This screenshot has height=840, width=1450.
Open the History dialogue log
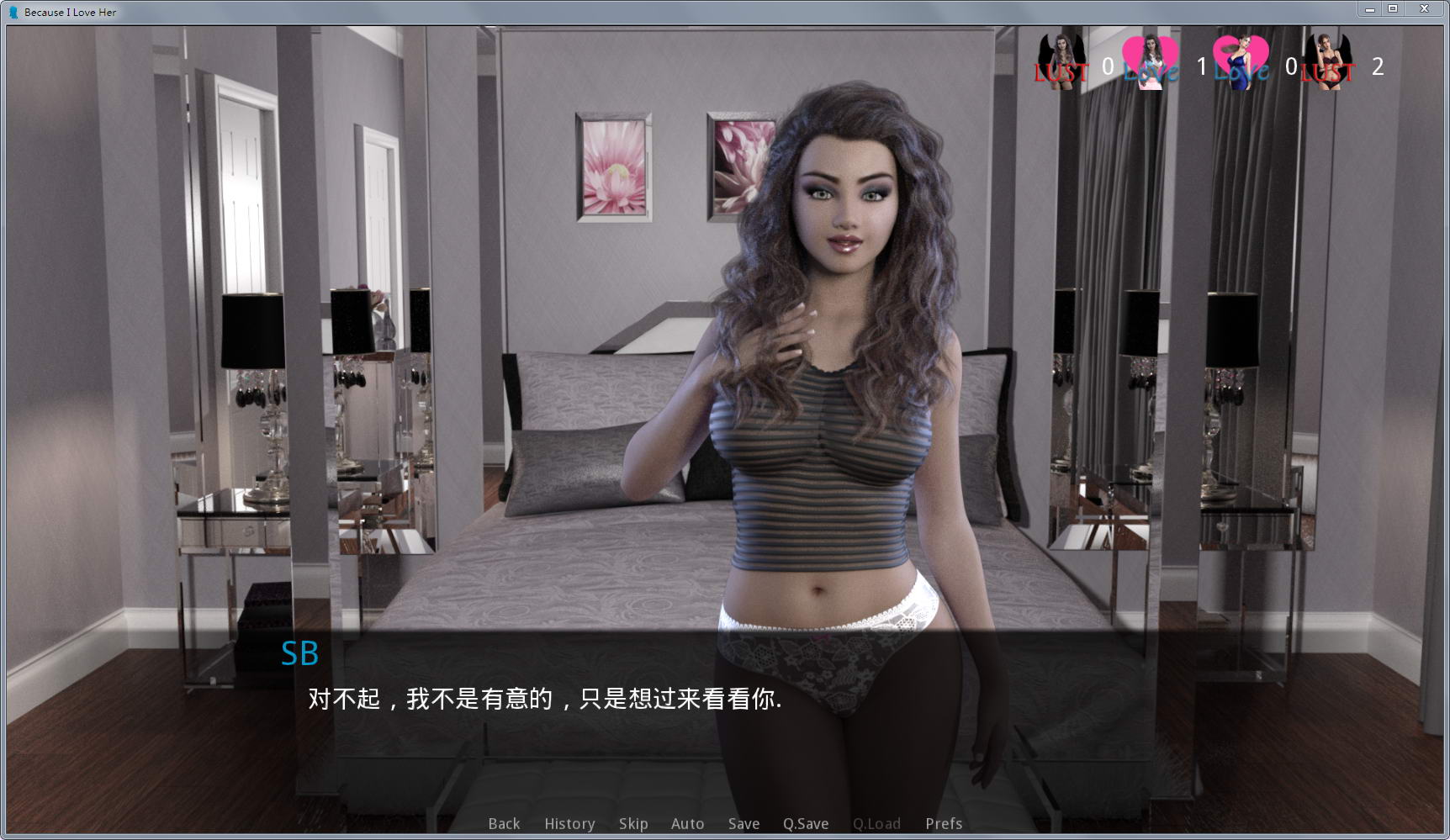click(x=569, y=824)
